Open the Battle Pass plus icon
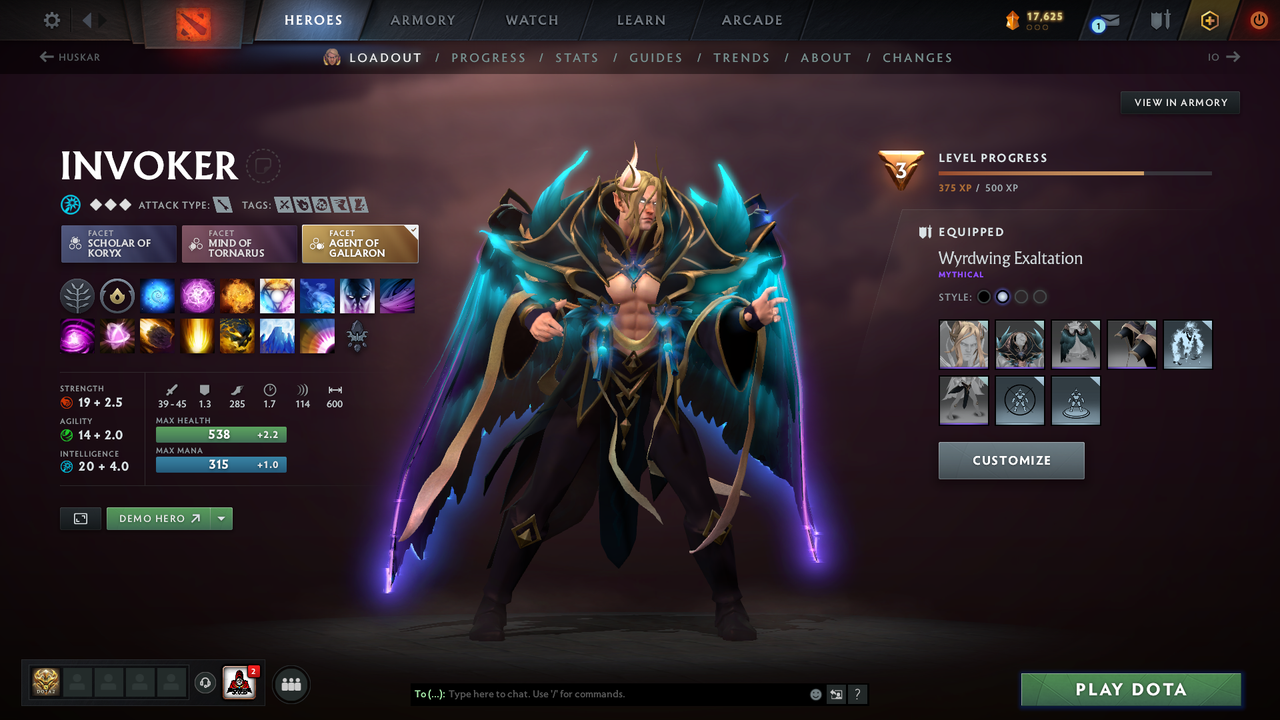Image resolution: width=1280 pixels, height=720 pixels. tap(1208, 18)
